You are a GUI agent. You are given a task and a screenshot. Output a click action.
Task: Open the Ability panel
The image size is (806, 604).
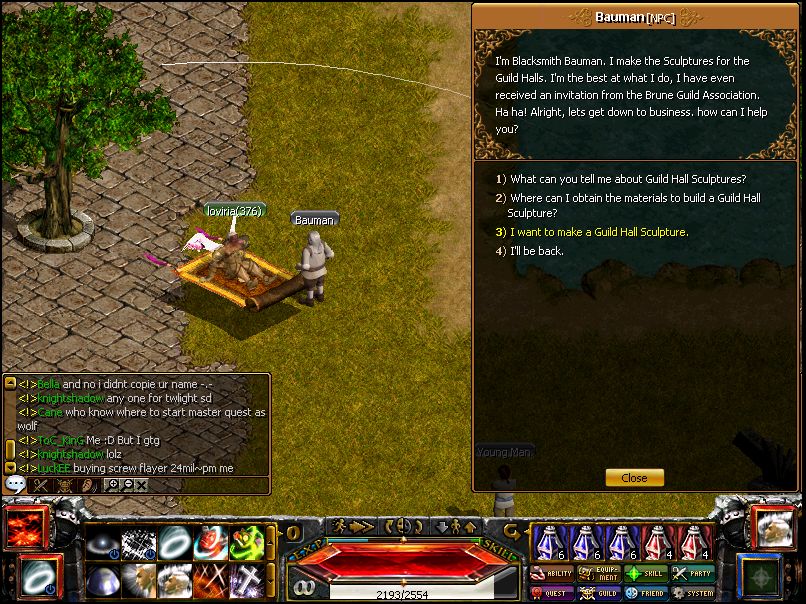click(x=553, y=574)
